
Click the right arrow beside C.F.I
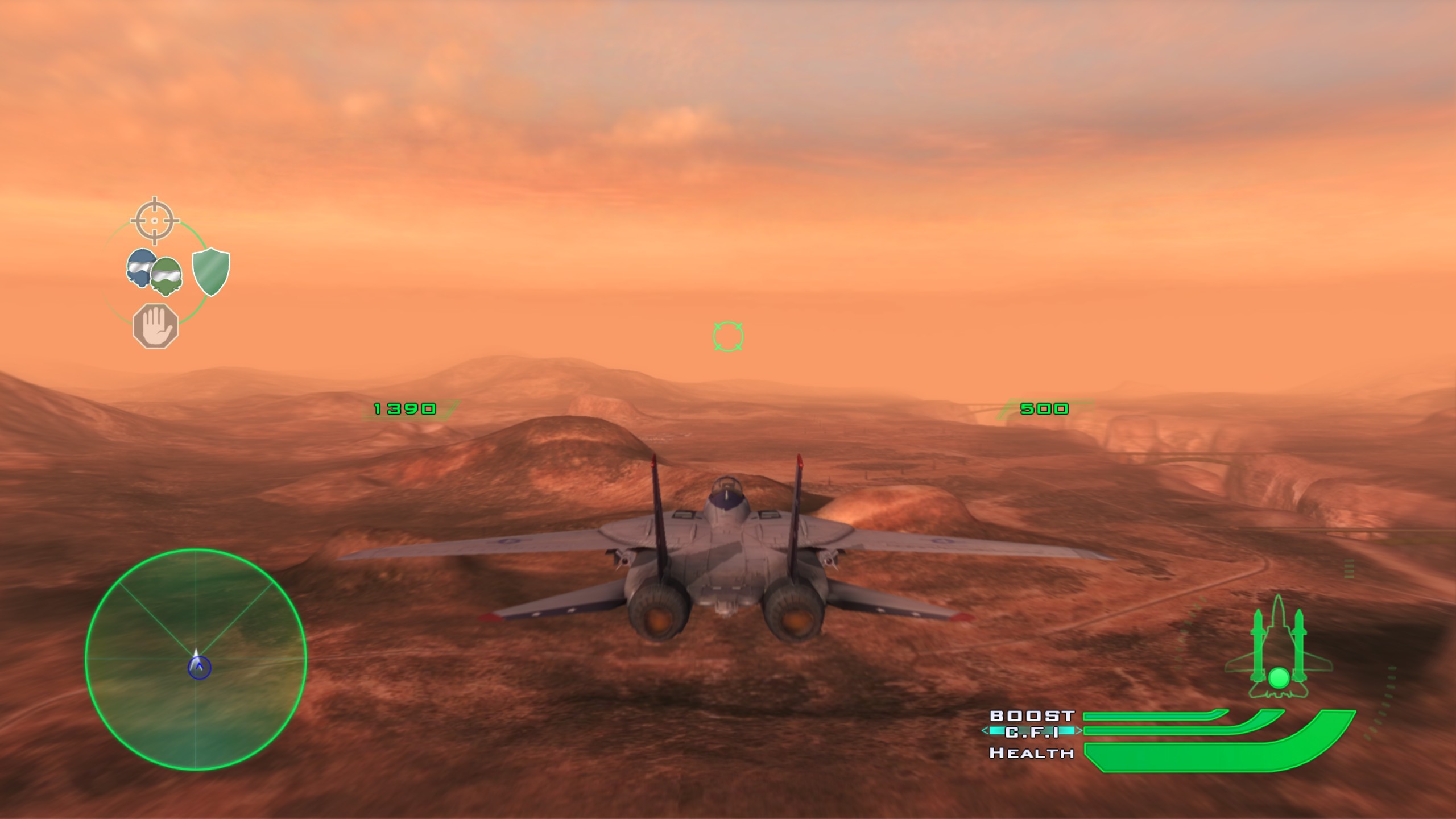(x=1079, y=731)
